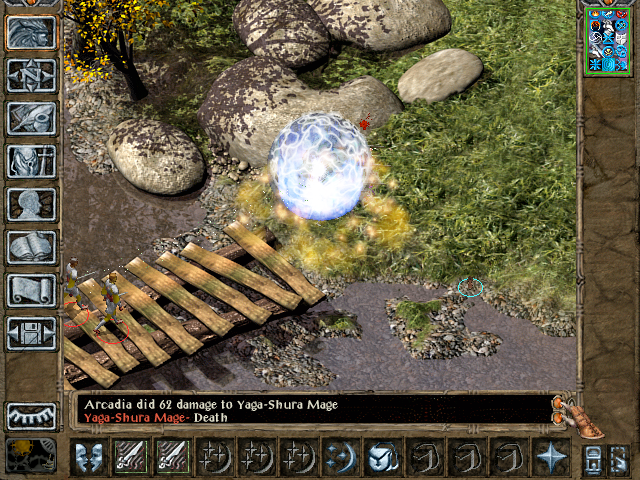
Task: Open special abilities with the four-pointed star
Action: coord(551,456)
